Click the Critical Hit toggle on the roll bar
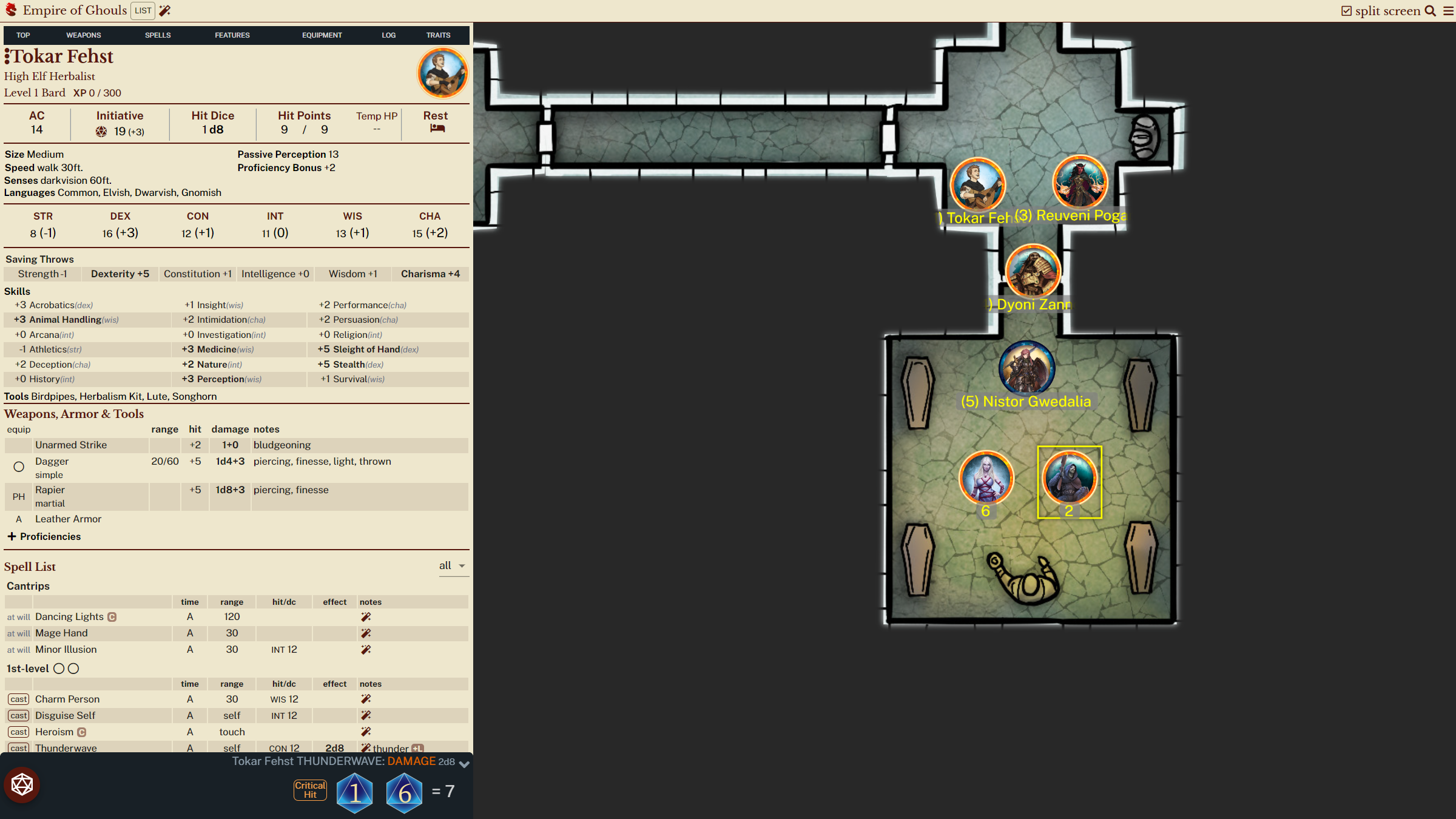The height and width of the screenshot is (819, 1456). 309,789
